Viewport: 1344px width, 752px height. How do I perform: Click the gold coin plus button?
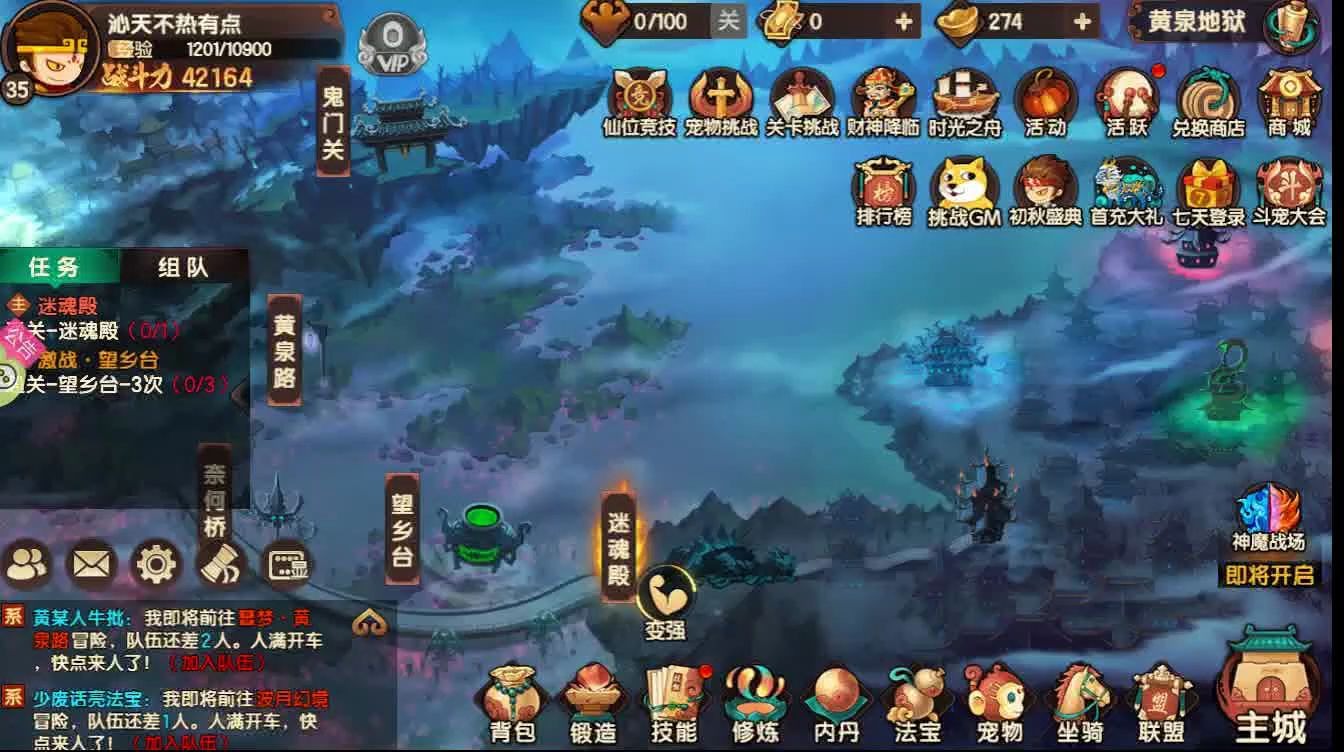click(x=902, y=23)
